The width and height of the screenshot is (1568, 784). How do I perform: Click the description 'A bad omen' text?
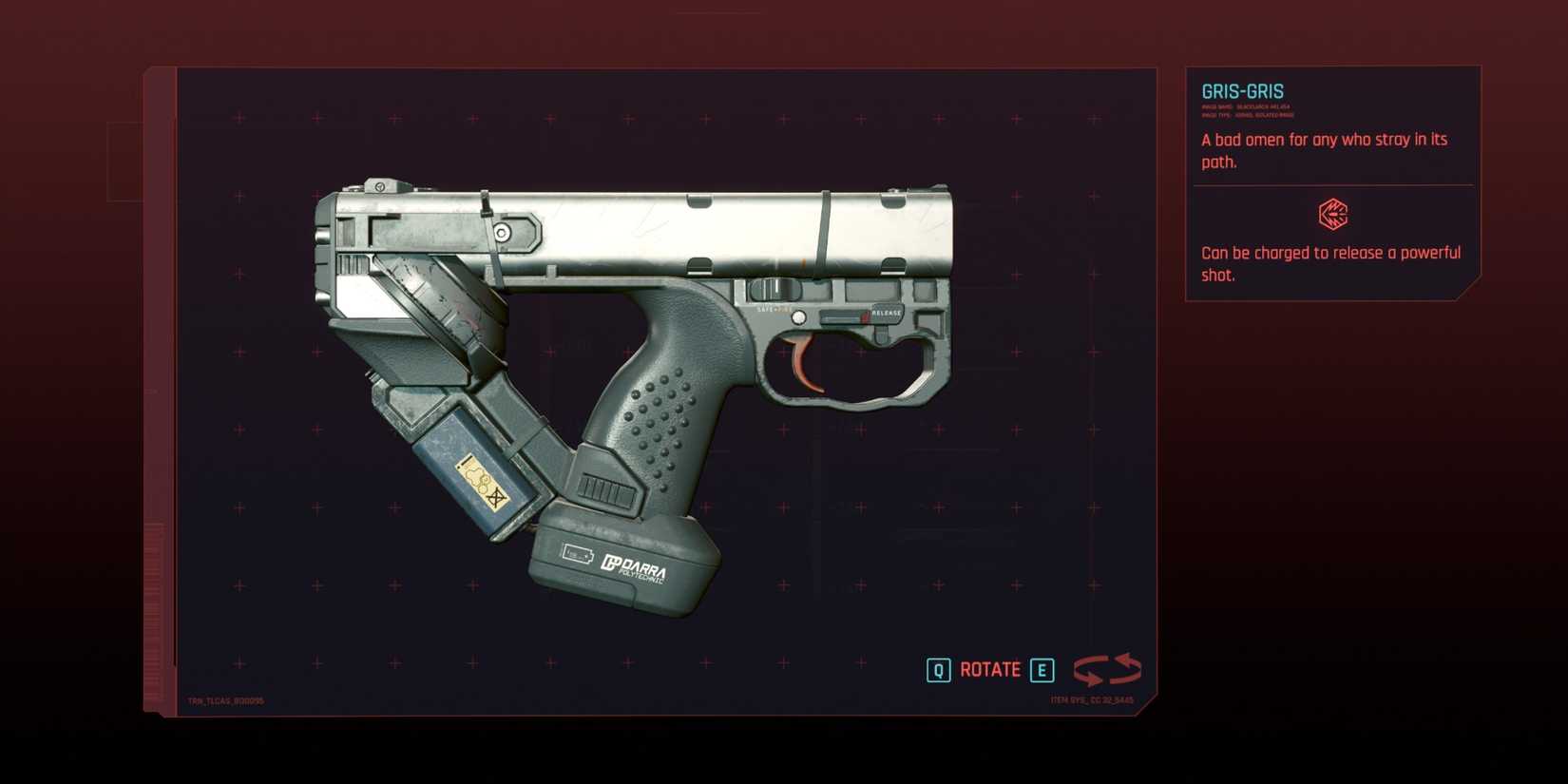point(1321,139)
